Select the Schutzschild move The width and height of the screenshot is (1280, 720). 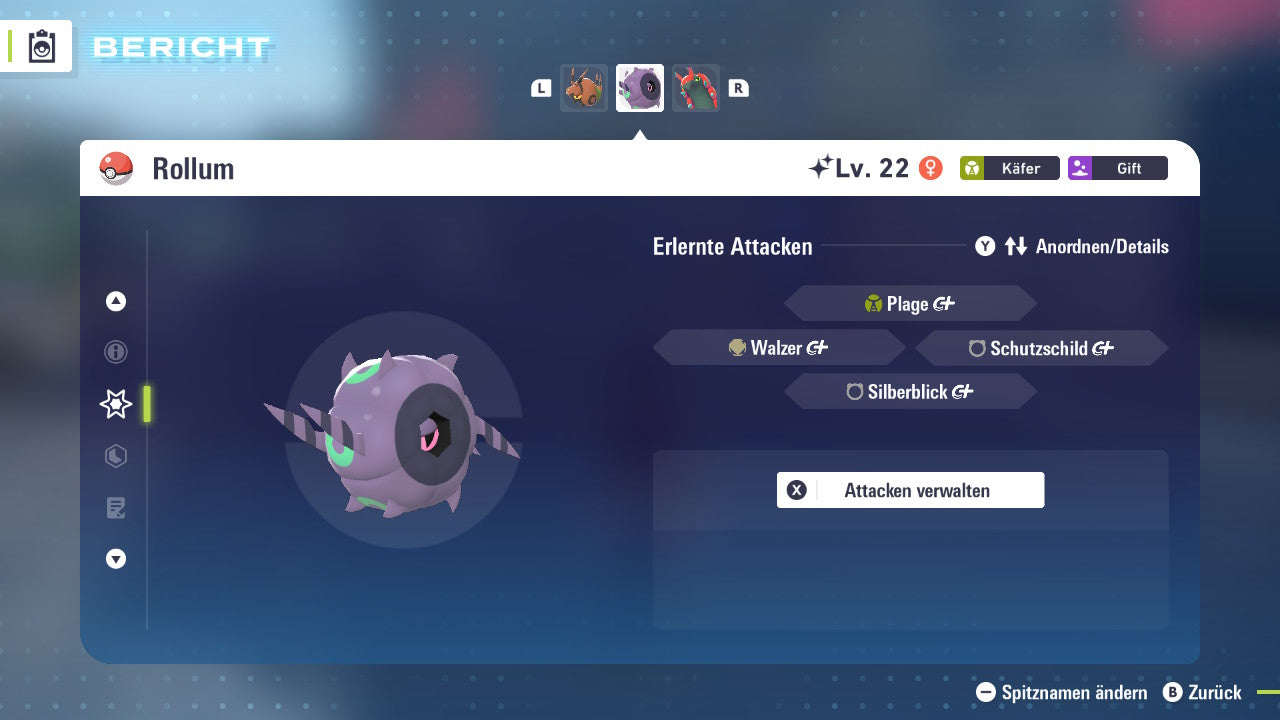click(x=1041, y=348)
